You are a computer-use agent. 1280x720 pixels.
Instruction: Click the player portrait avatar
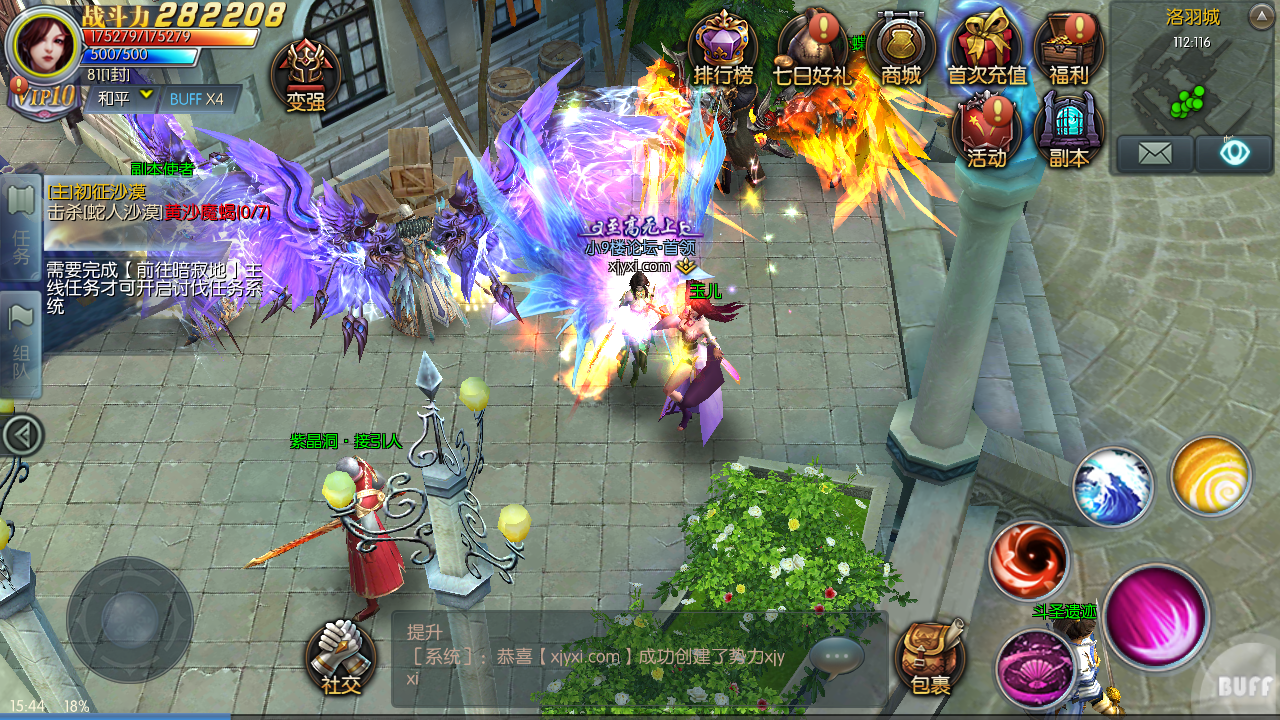pos(44,44)
